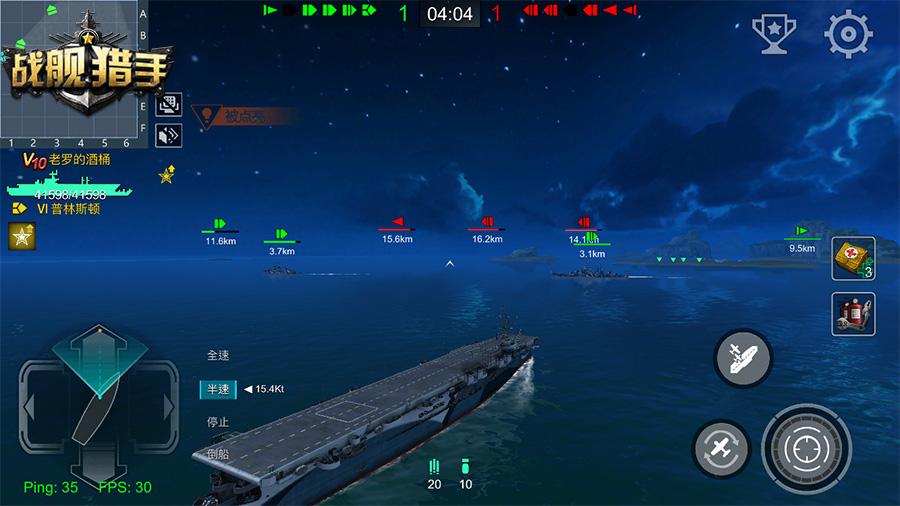Choose 停止 to stop the ship
The height and width of the screenshot is (506, 900).
[x=218, y=422]
